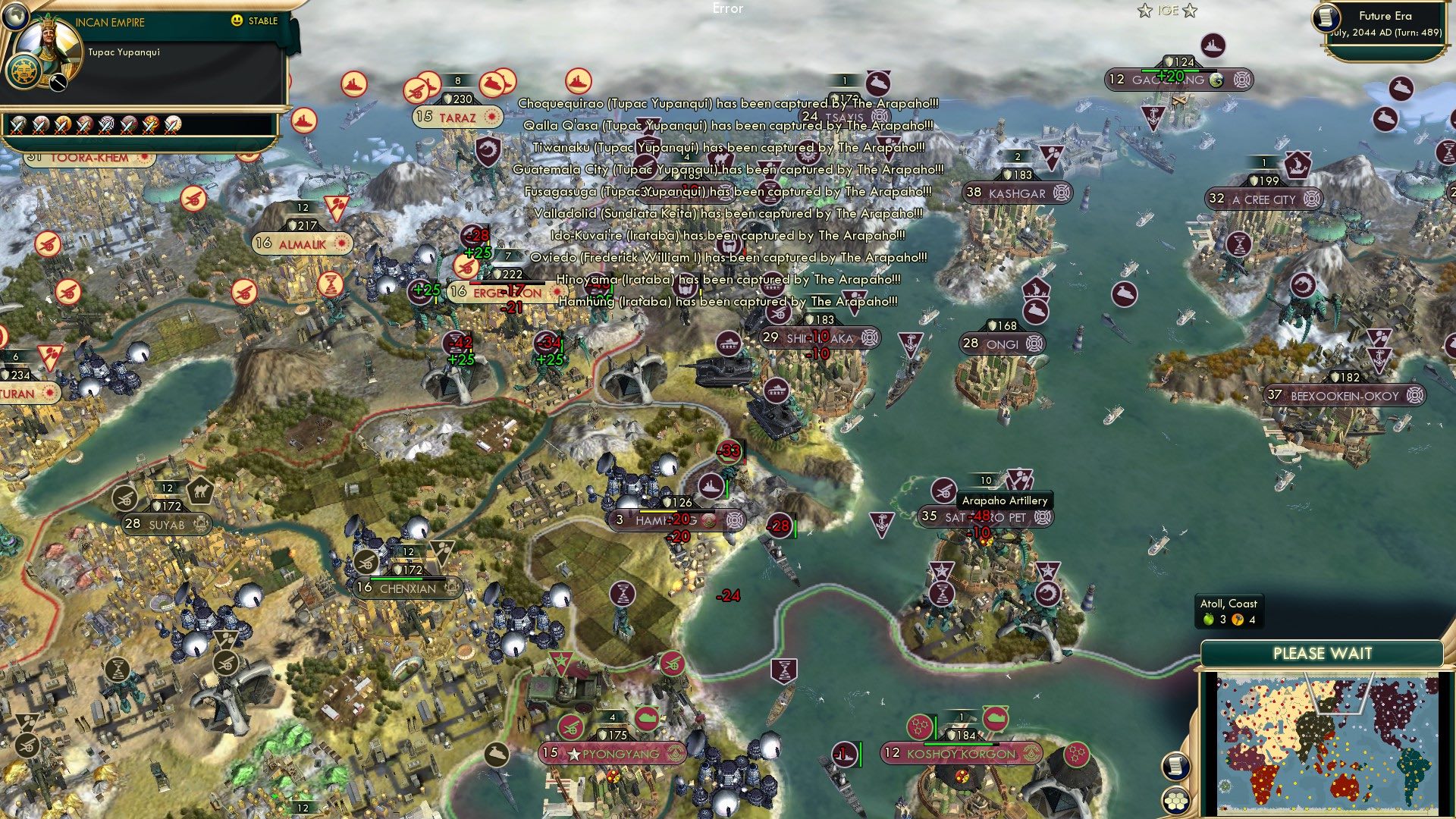Select the hammer icon on the leader panel

tap(57, 84)
